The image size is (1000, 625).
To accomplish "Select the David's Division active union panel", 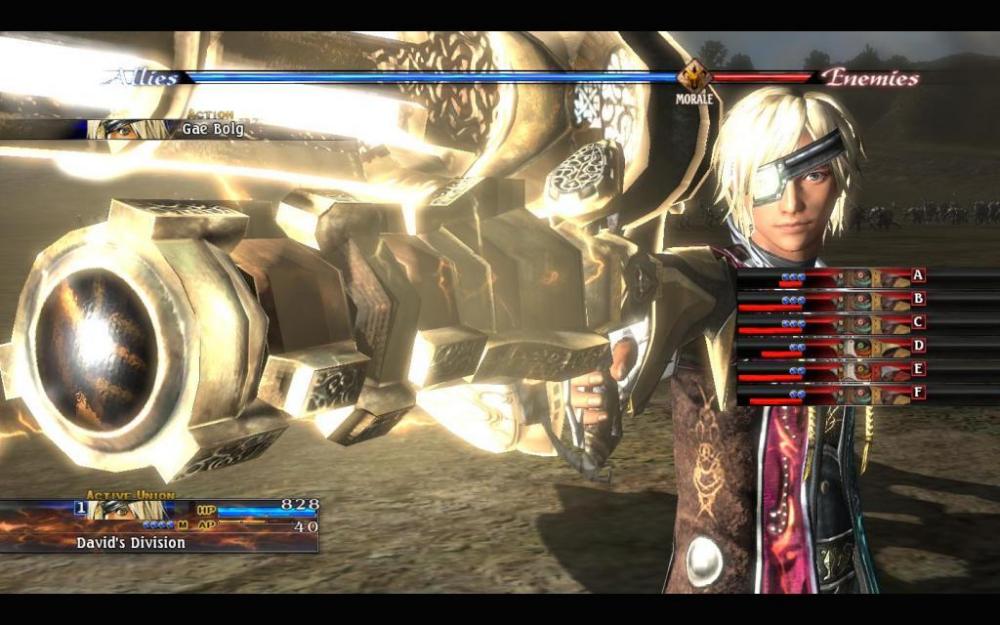I will 160,525.
